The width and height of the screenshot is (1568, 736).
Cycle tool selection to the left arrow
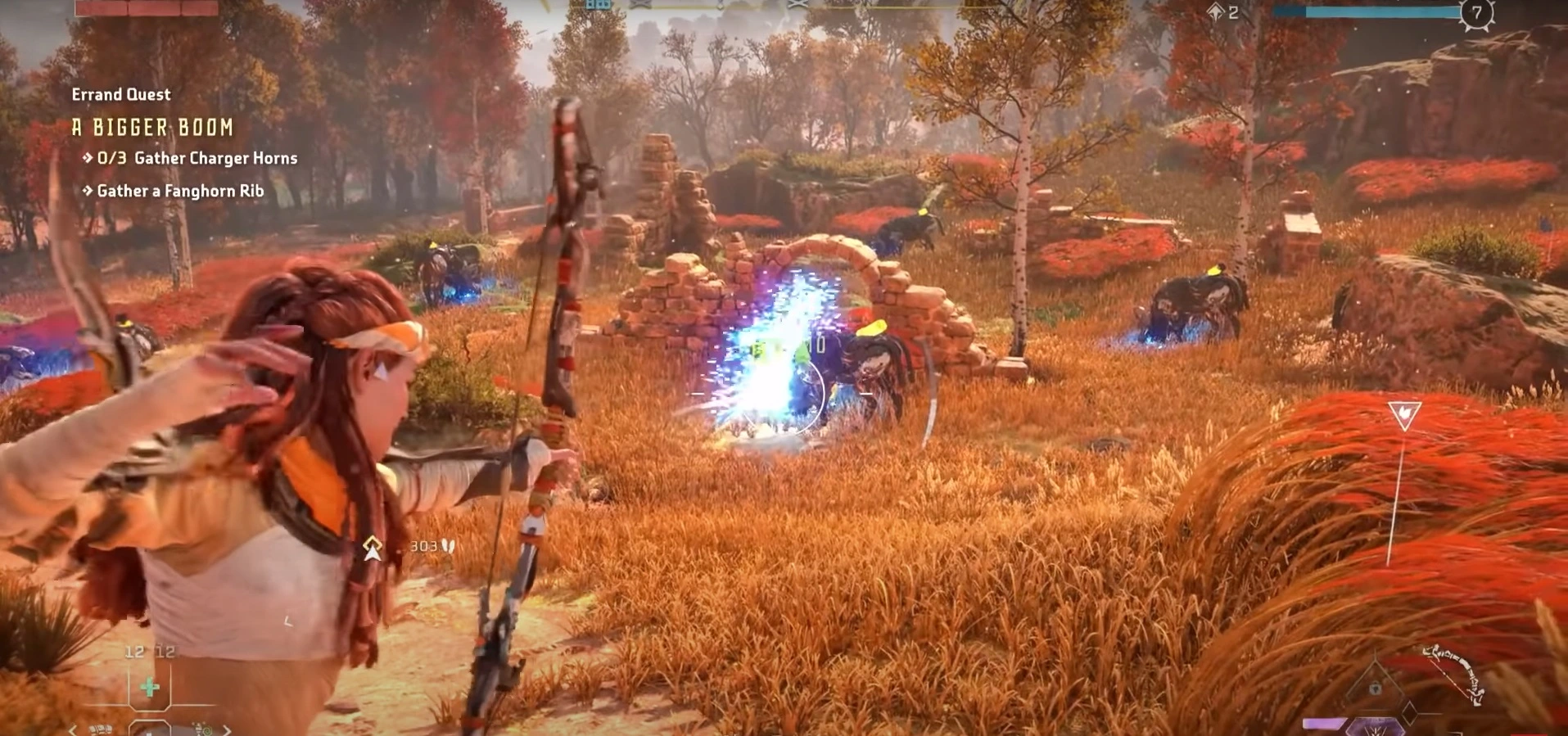point(72,729)
